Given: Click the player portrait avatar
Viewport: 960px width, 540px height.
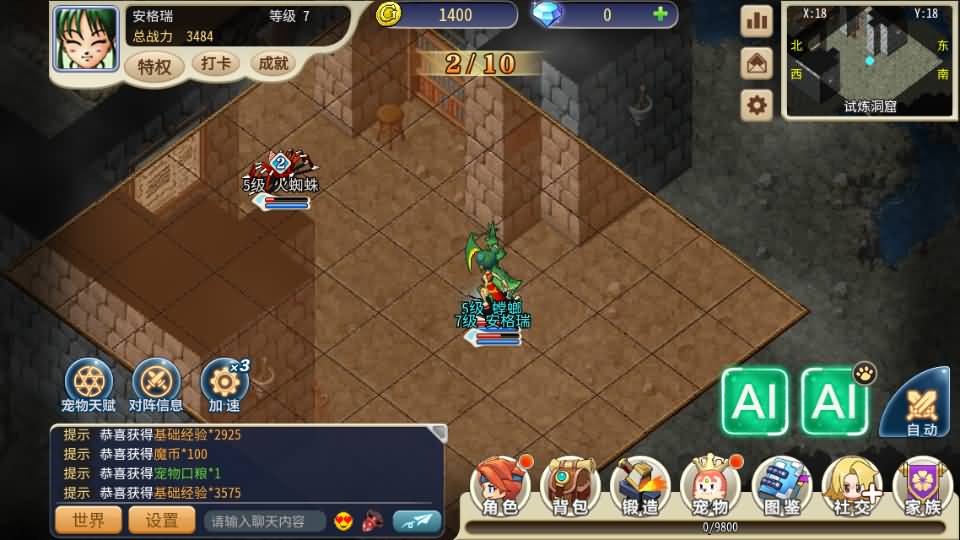Looking at the screenshot, I should [86, 39].
